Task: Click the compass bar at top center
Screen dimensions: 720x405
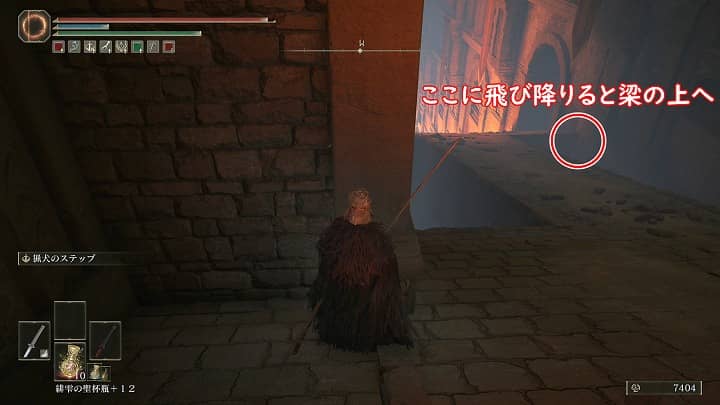Action: click(x=361, y=50)
